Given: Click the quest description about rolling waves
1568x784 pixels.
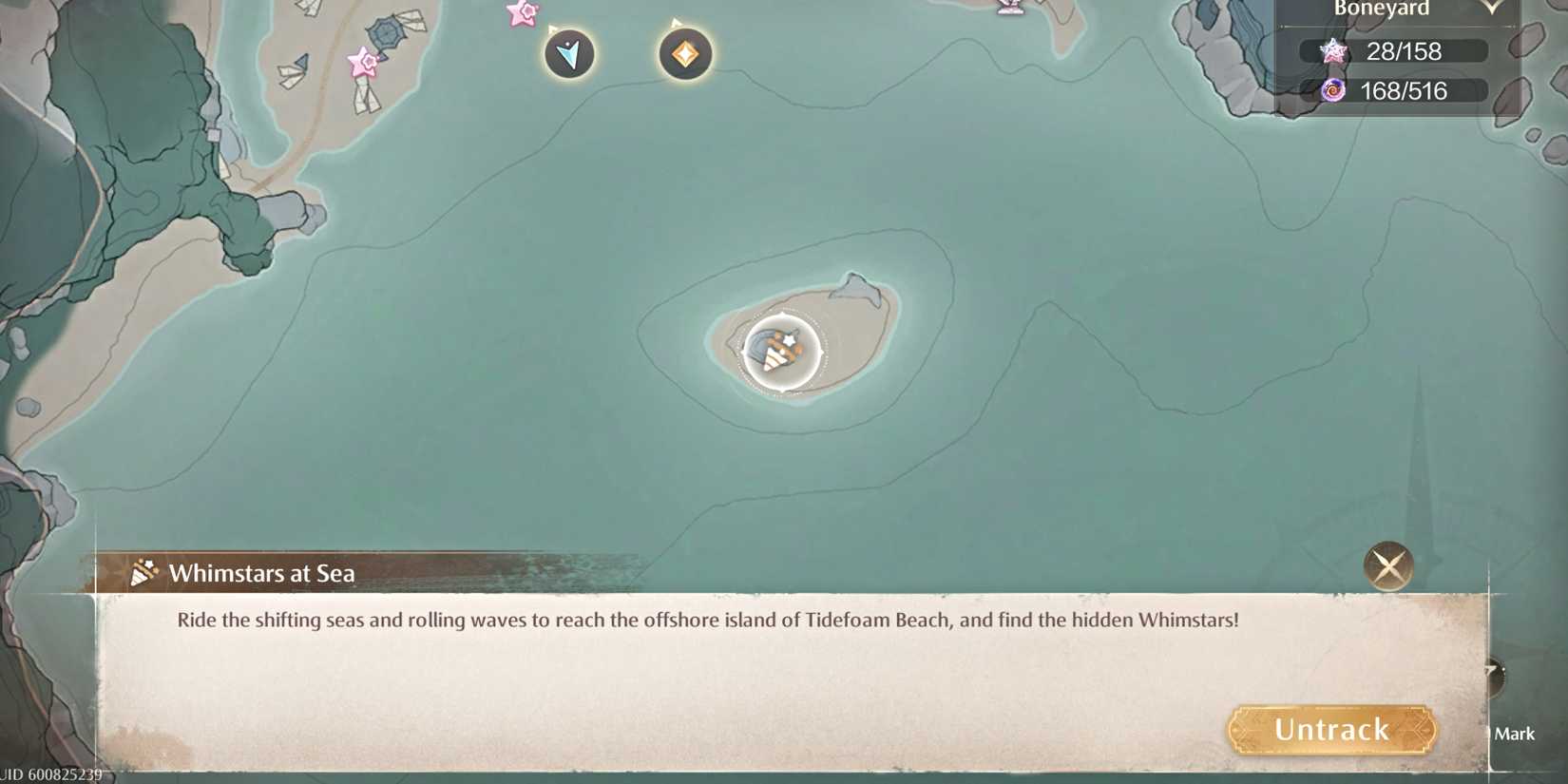Looking at the screenshot, I should point(709,618).
